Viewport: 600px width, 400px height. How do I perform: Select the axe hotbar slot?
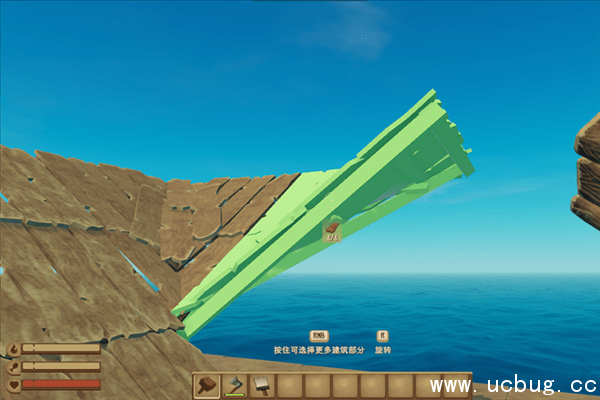tap(235, 385)
